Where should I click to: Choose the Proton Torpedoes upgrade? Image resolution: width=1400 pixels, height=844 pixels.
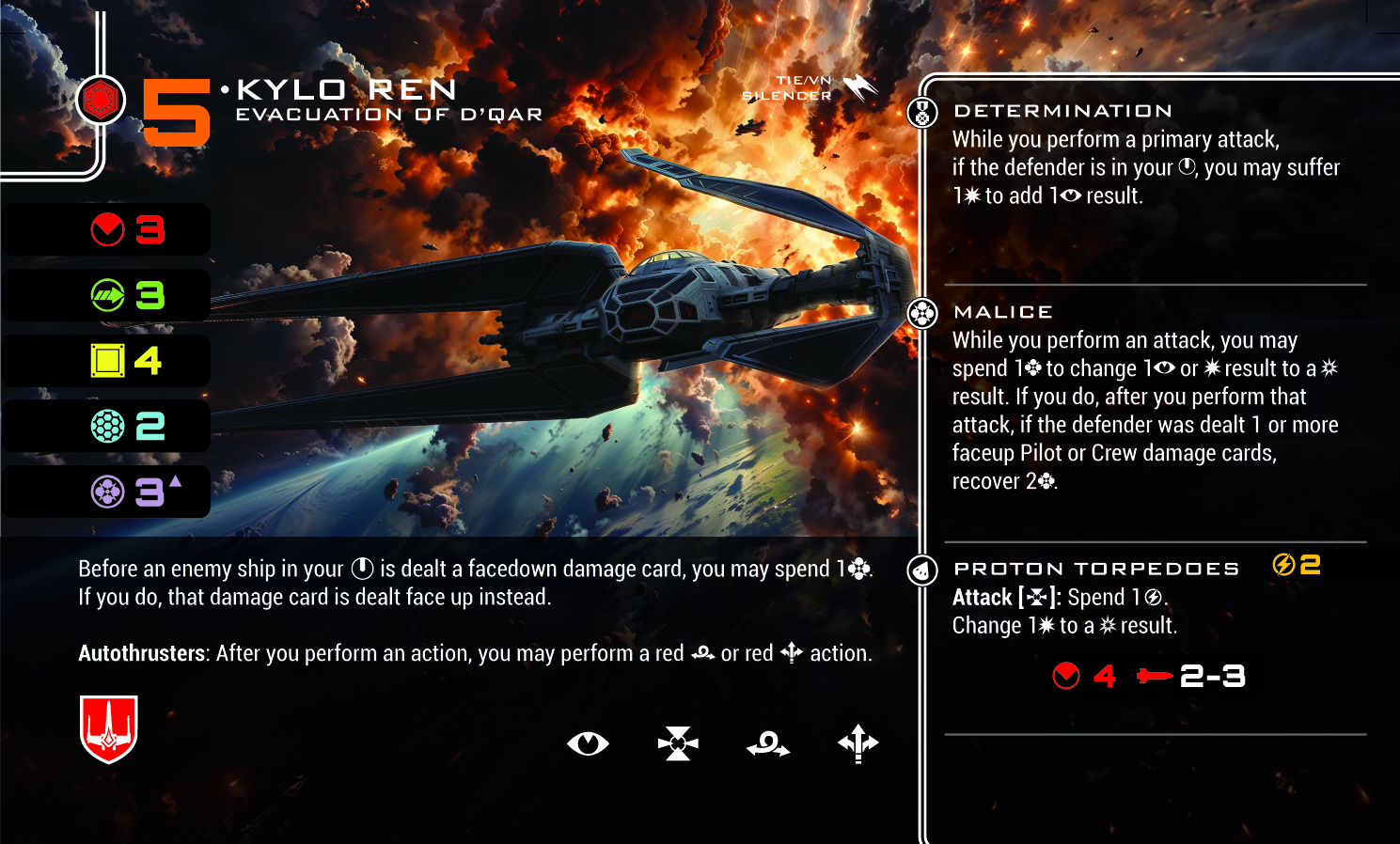[1096, 569]
